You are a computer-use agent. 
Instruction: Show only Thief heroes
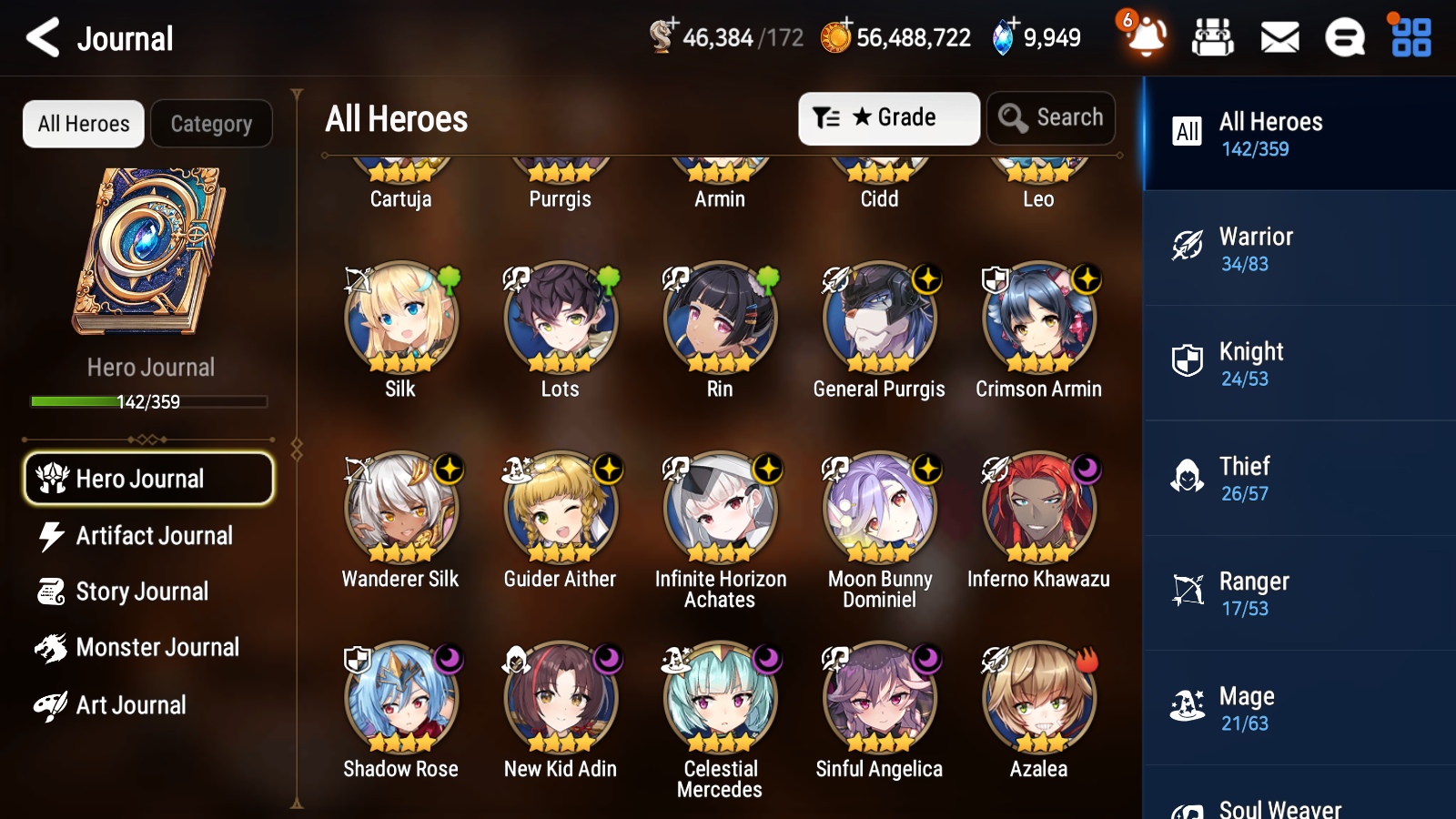pyautogui.click(x=1299, y=480)
